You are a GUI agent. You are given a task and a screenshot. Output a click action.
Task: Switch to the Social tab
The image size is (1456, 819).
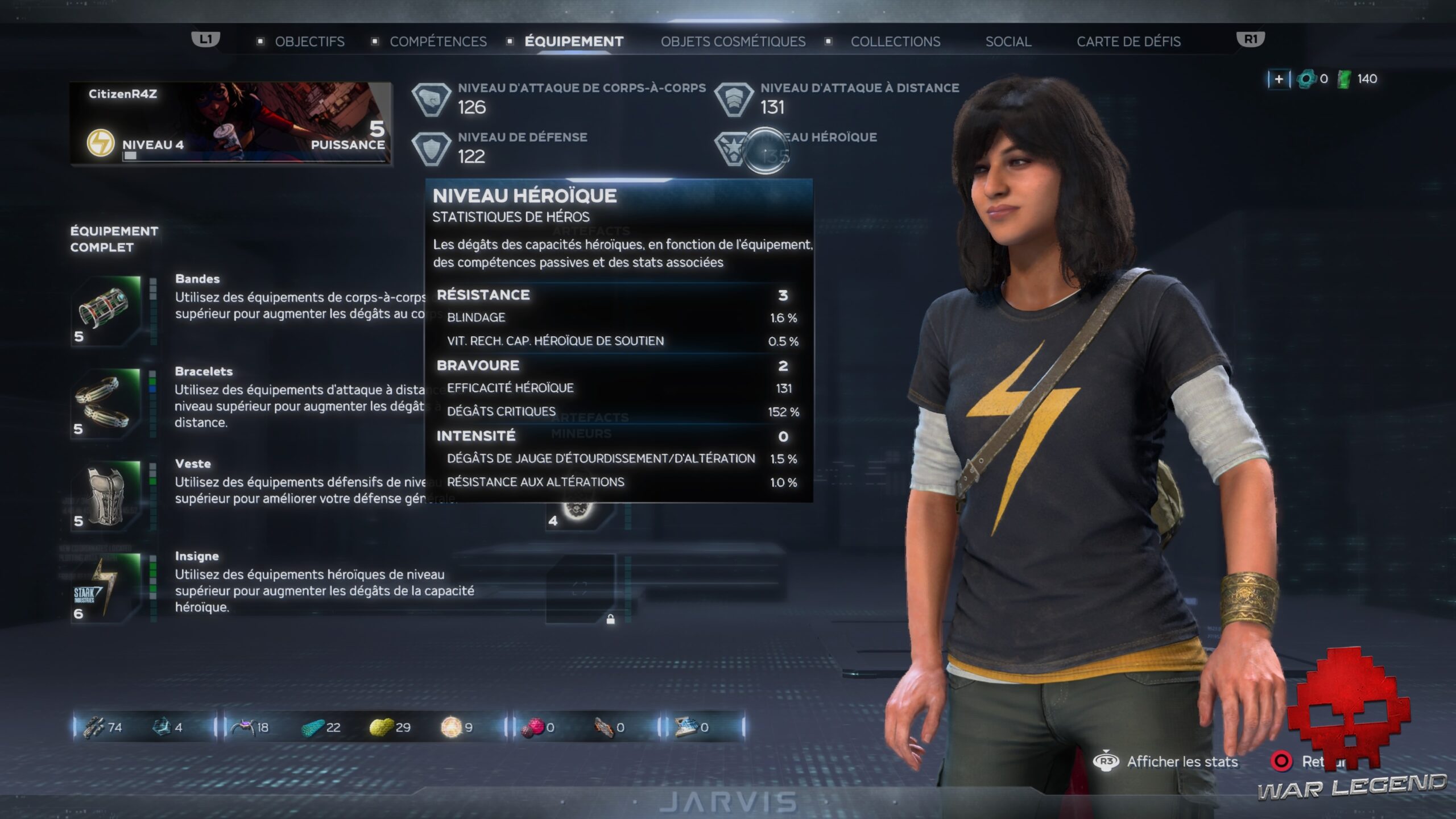[1008, 42]
